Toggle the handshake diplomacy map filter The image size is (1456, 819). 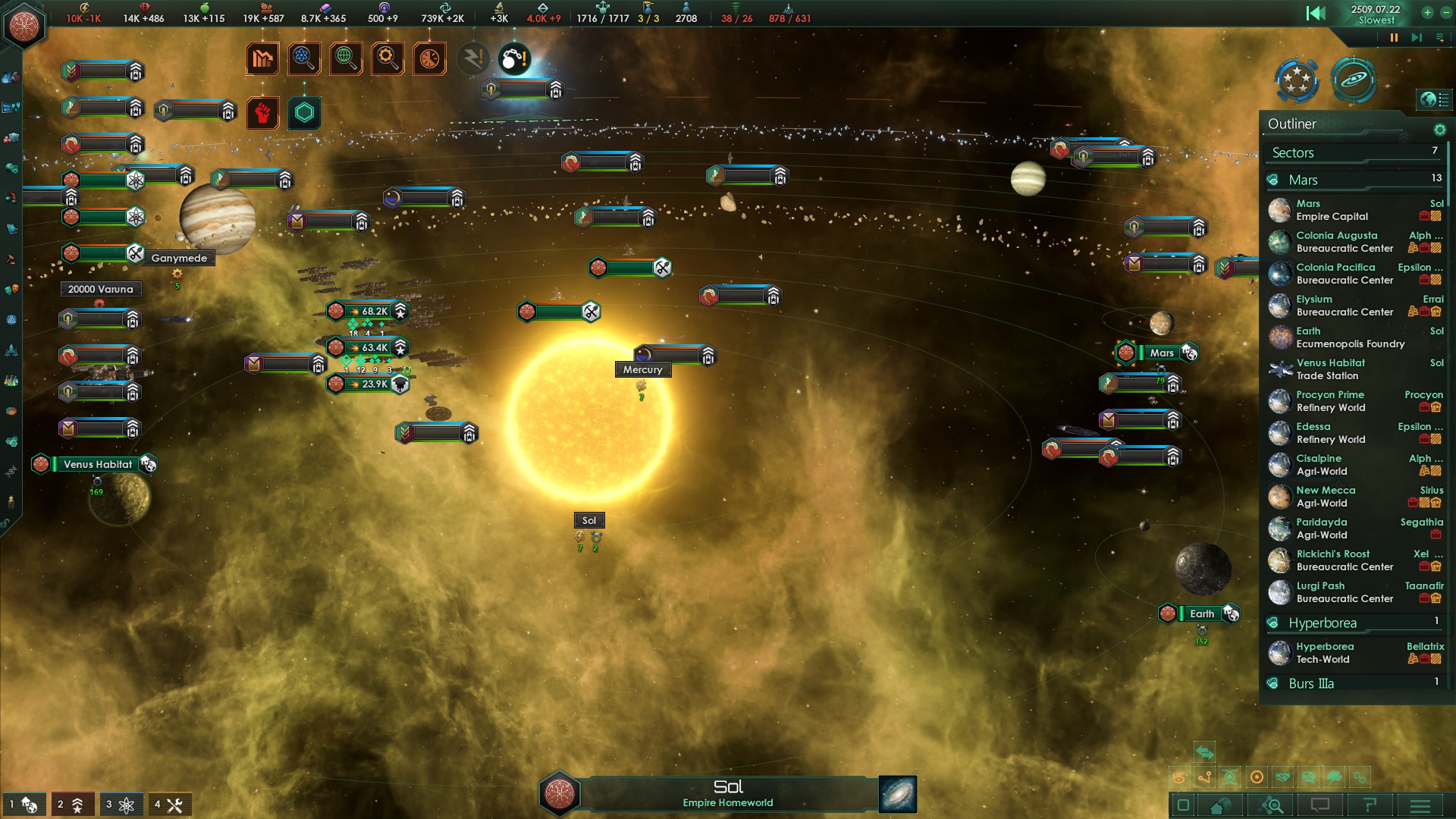1282,777
